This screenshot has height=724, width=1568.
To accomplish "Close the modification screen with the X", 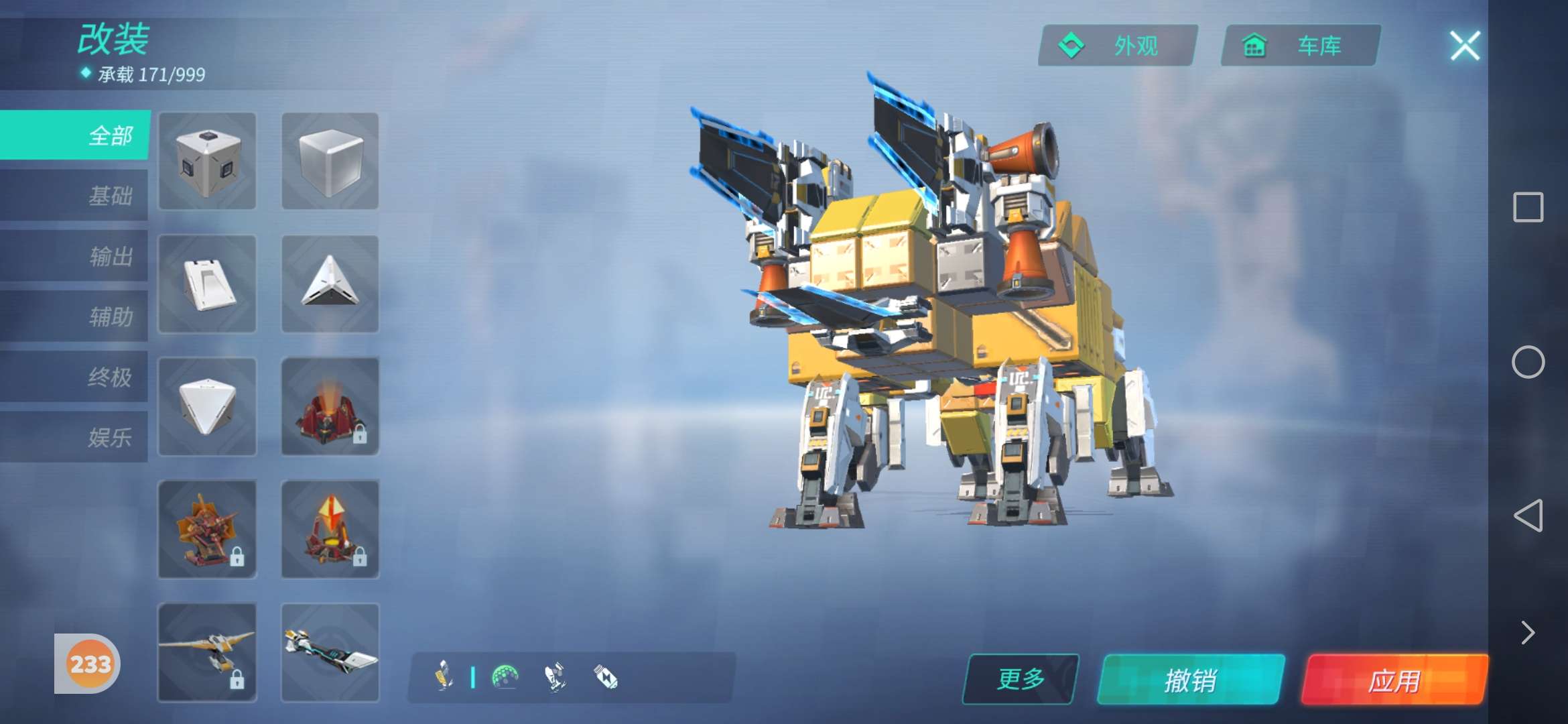I will point(1465,46).
